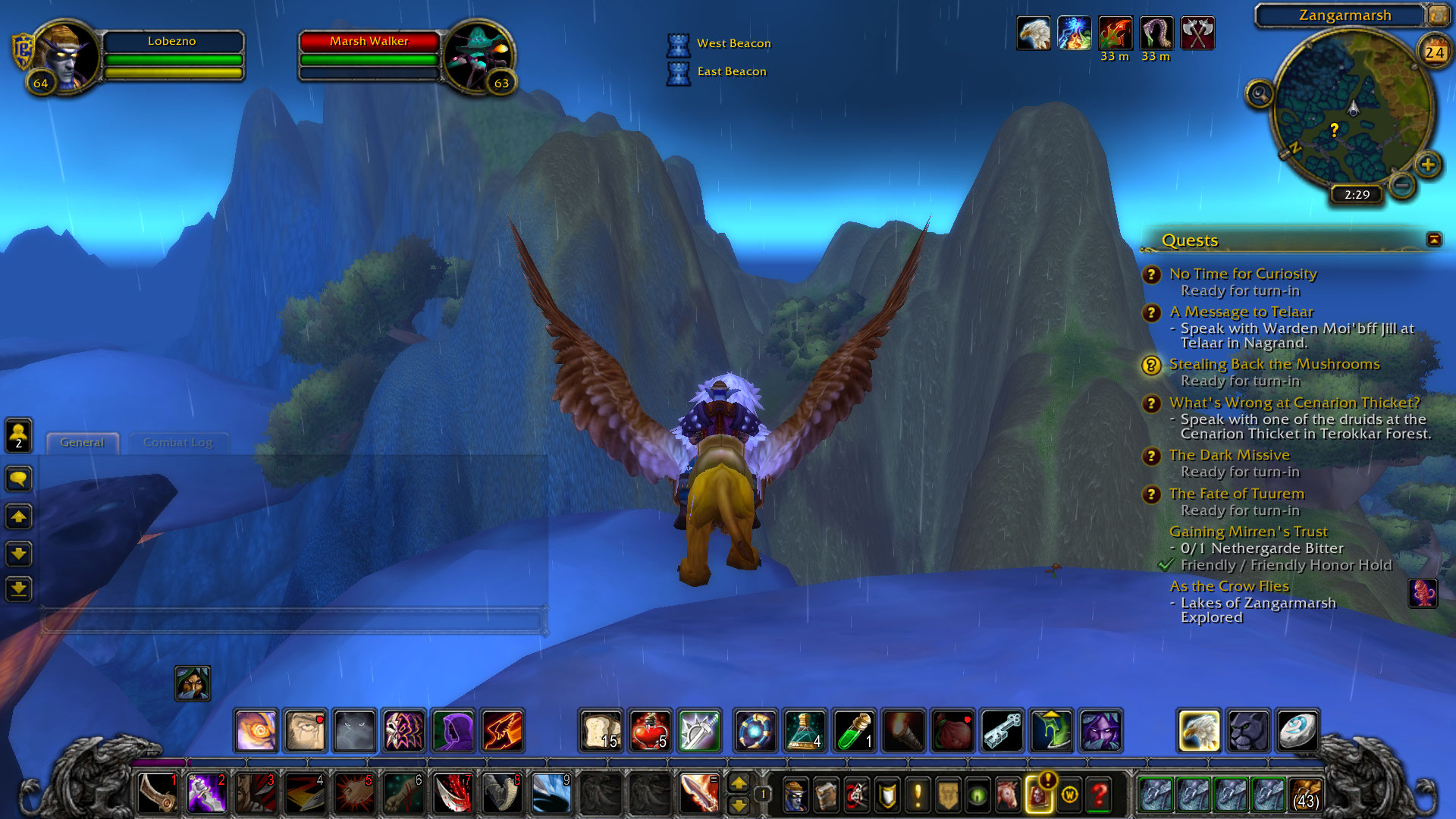Switch to the General chat tab
Viewport: 1456px width, 819px height.
pyautogui.click(x=82, y=443)
